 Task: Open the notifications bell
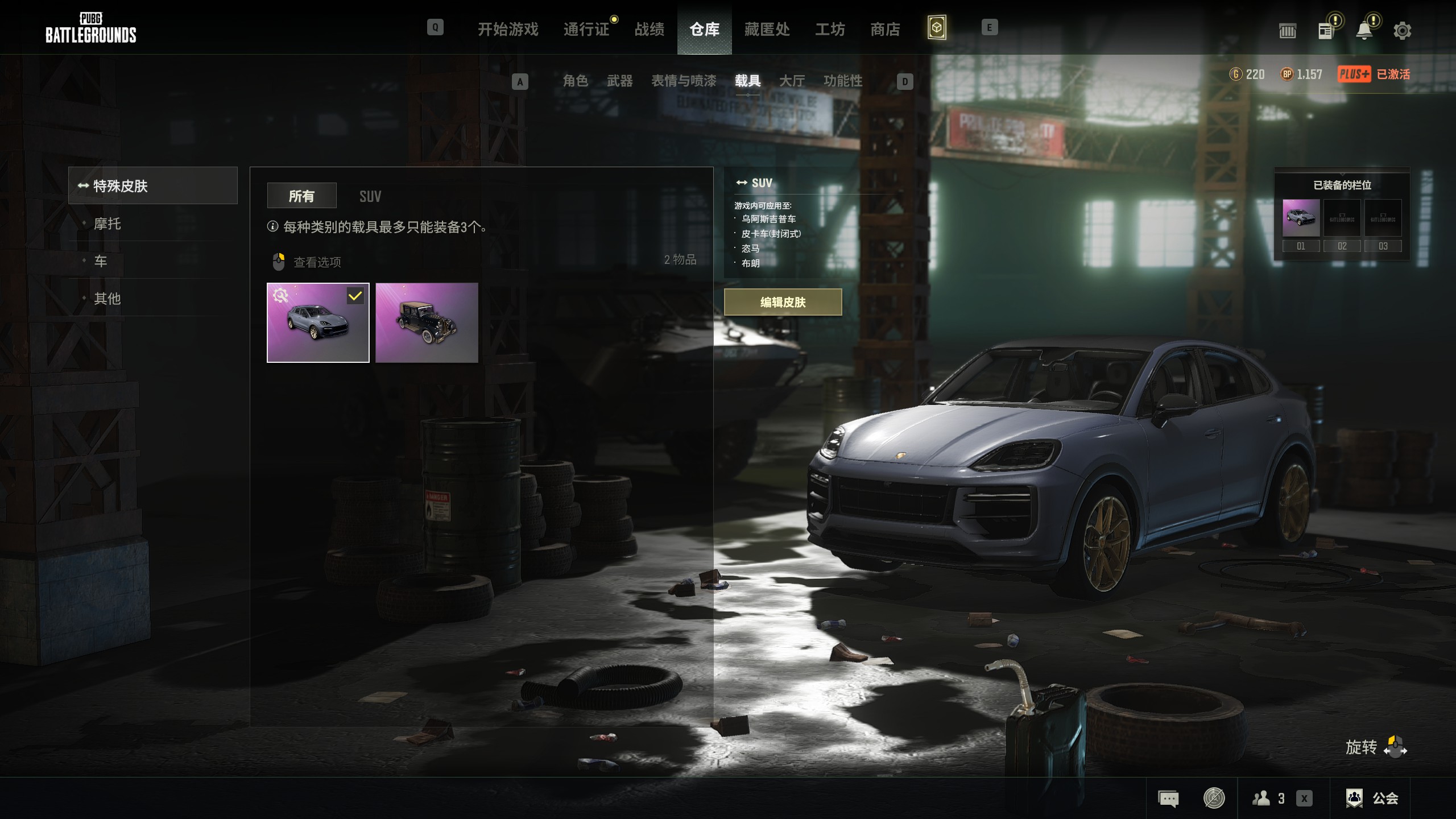pos(1364,31)
